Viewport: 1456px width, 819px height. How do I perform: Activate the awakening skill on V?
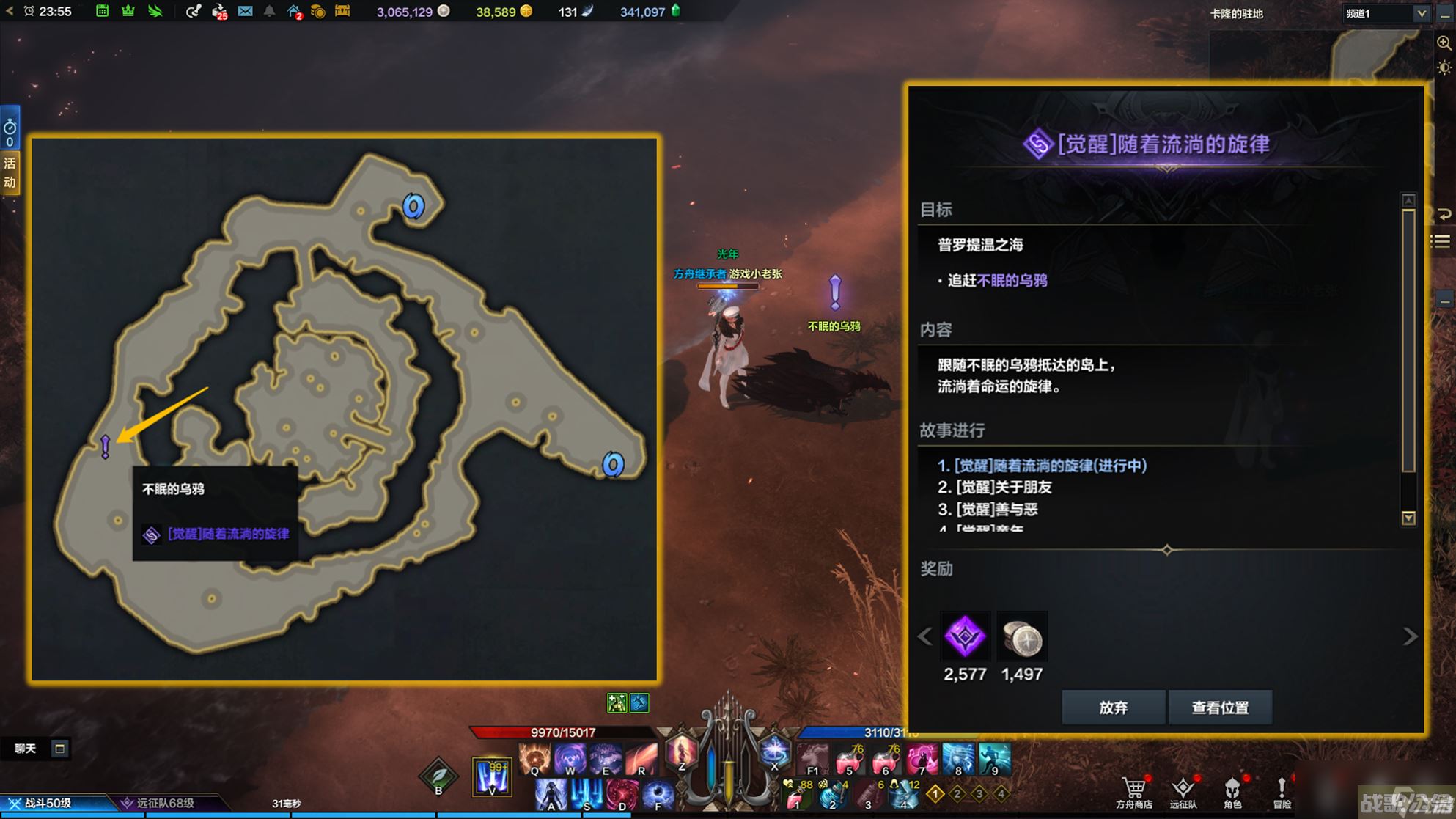[x=491, y=776]
